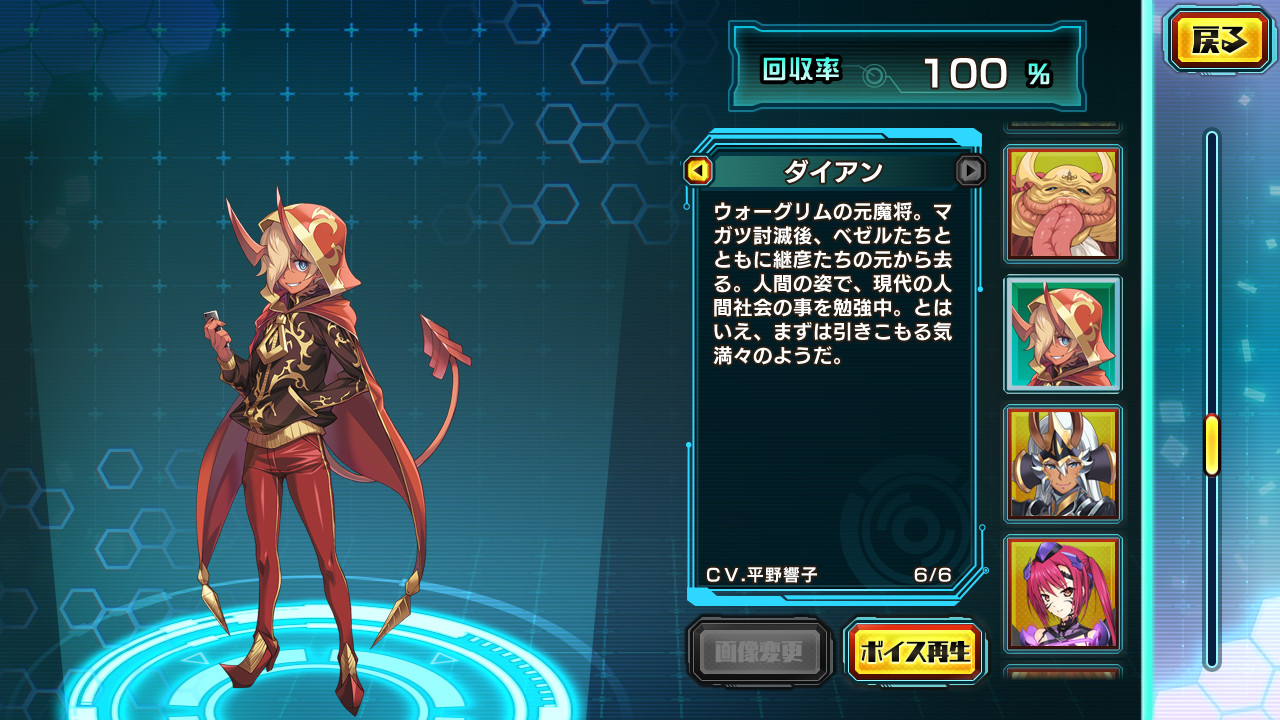This screenshot has width=1280, height=720.
Task: Click the grayed-out 画像変更 button
Action: (x=760, y=650)
